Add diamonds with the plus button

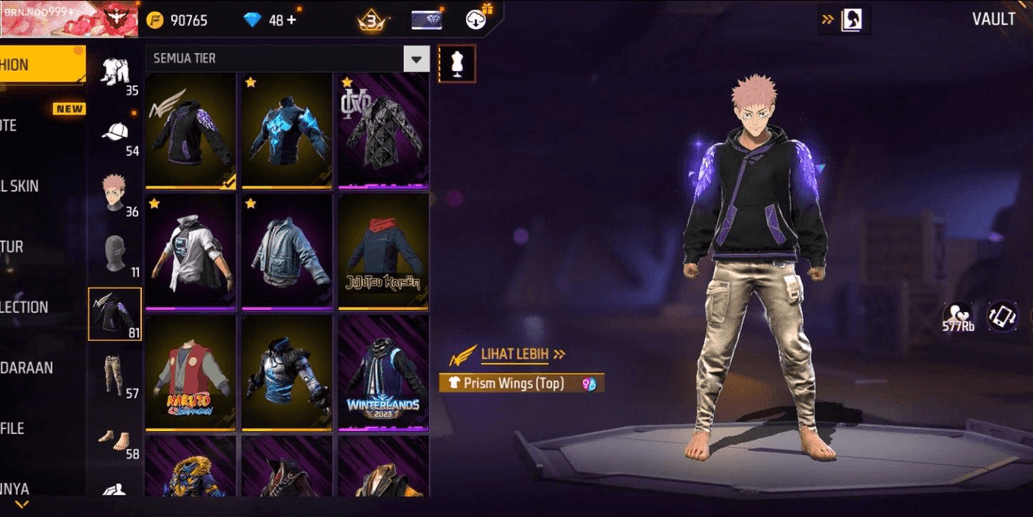coord(291,21)
